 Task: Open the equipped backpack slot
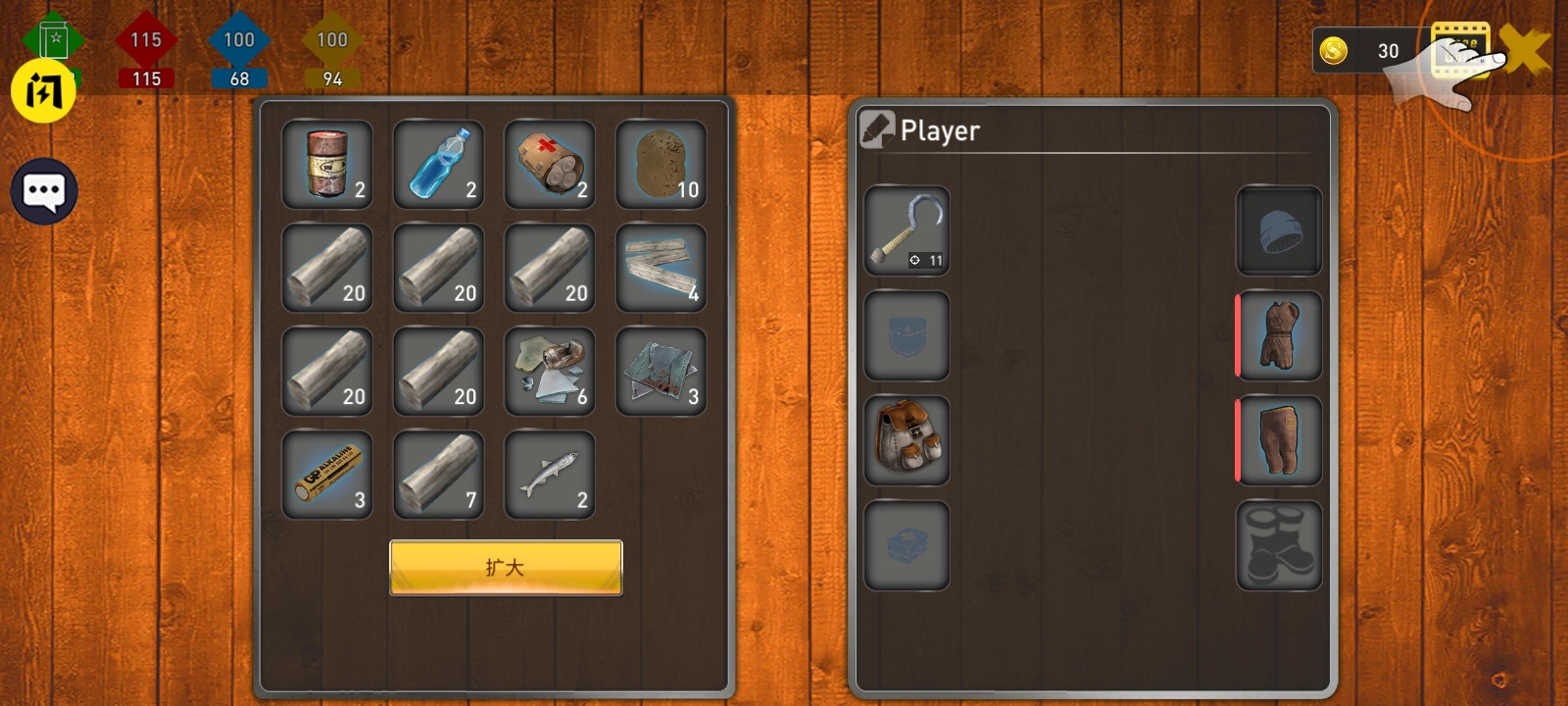[906, 440]
